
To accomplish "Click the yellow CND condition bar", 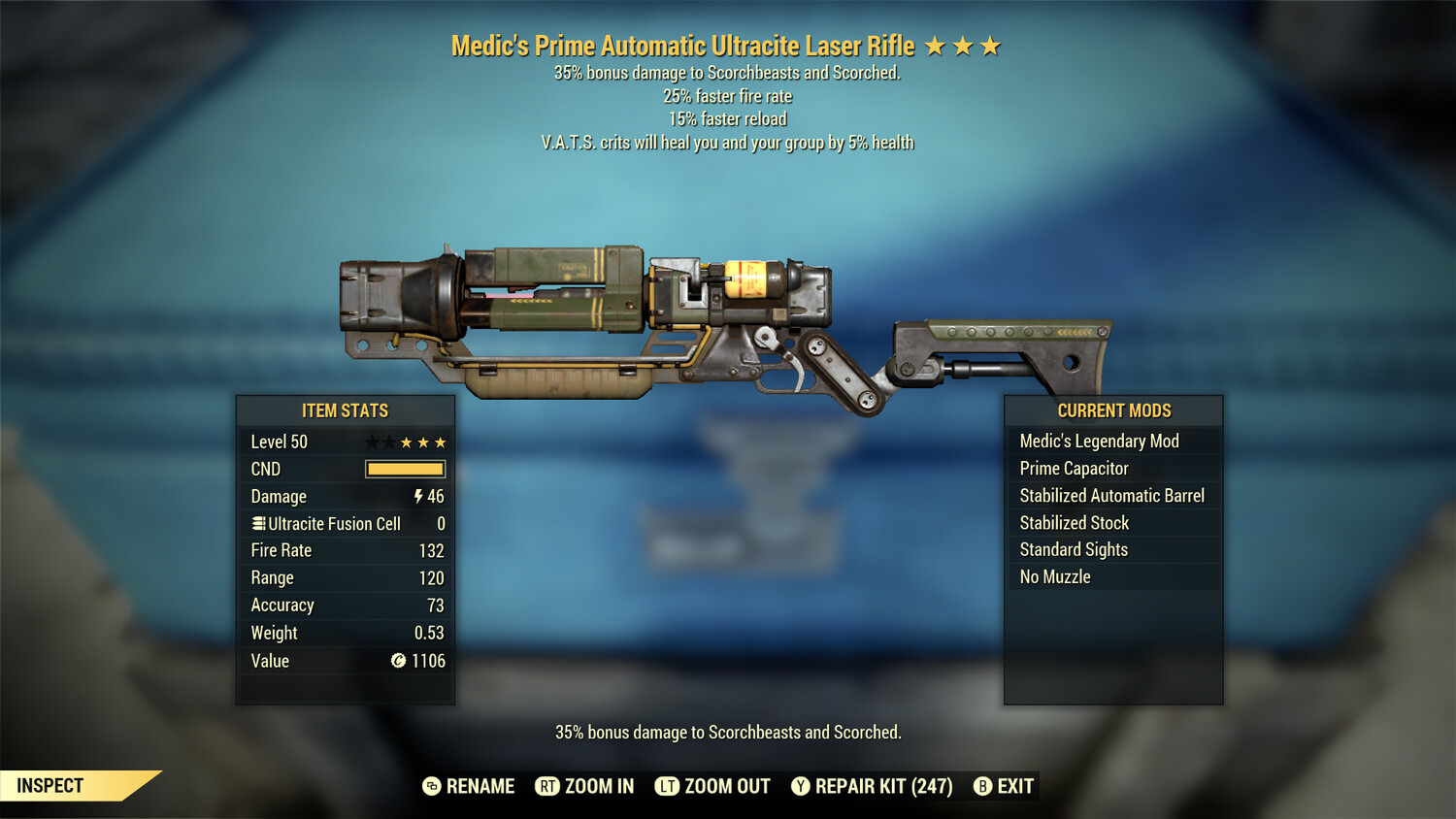I will pyautogui.click(x=405, y=469).
